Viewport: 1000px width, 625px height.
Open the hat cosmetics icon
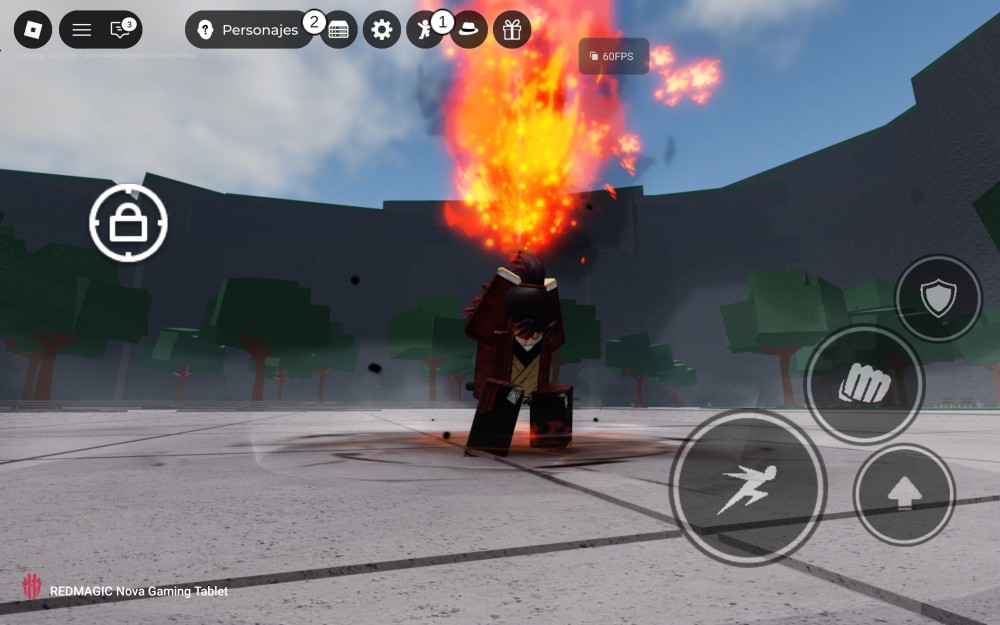click(x=468, y=30)
